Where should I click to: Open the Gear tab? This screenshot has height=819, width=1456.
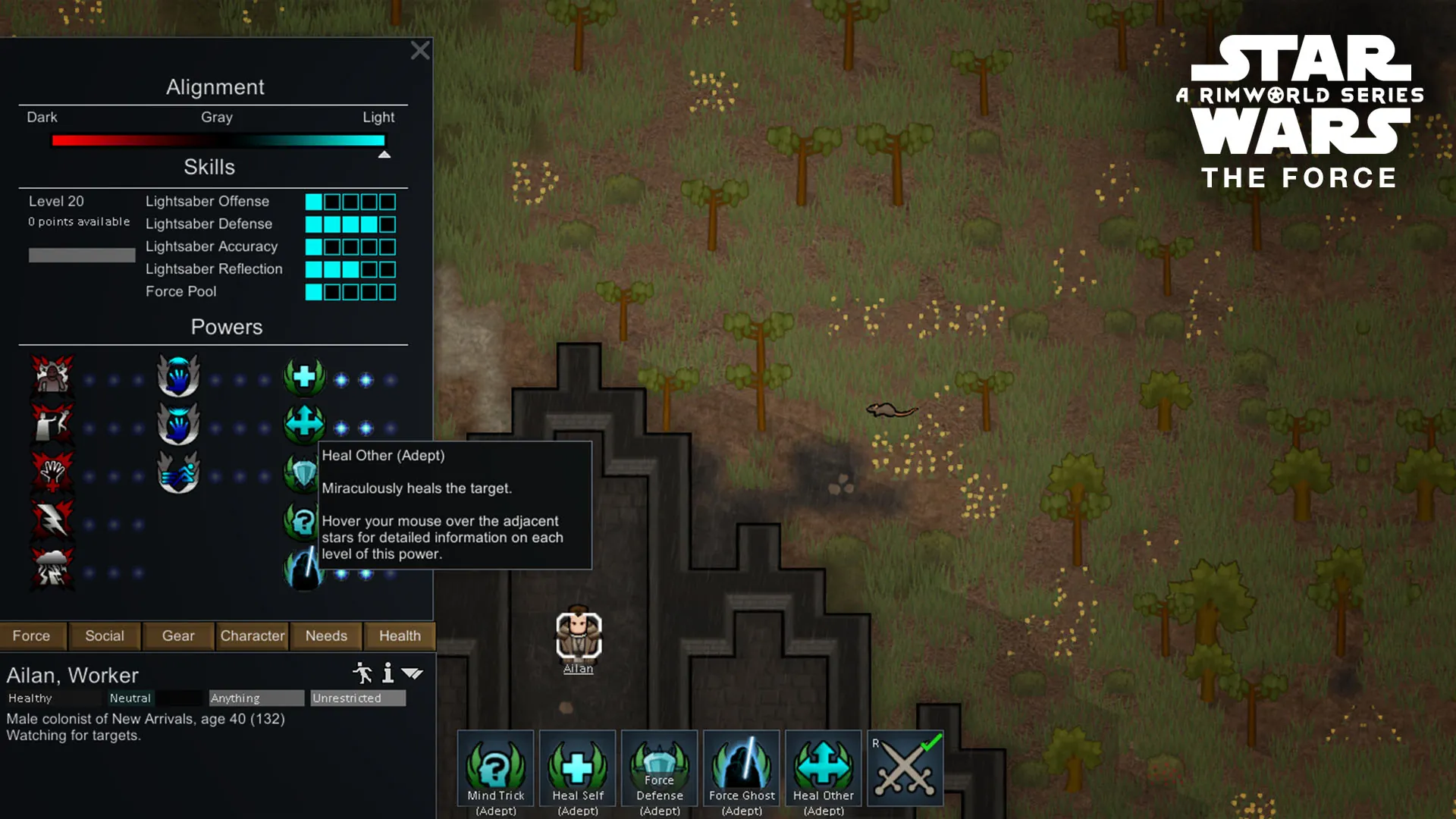coord(178,636)
